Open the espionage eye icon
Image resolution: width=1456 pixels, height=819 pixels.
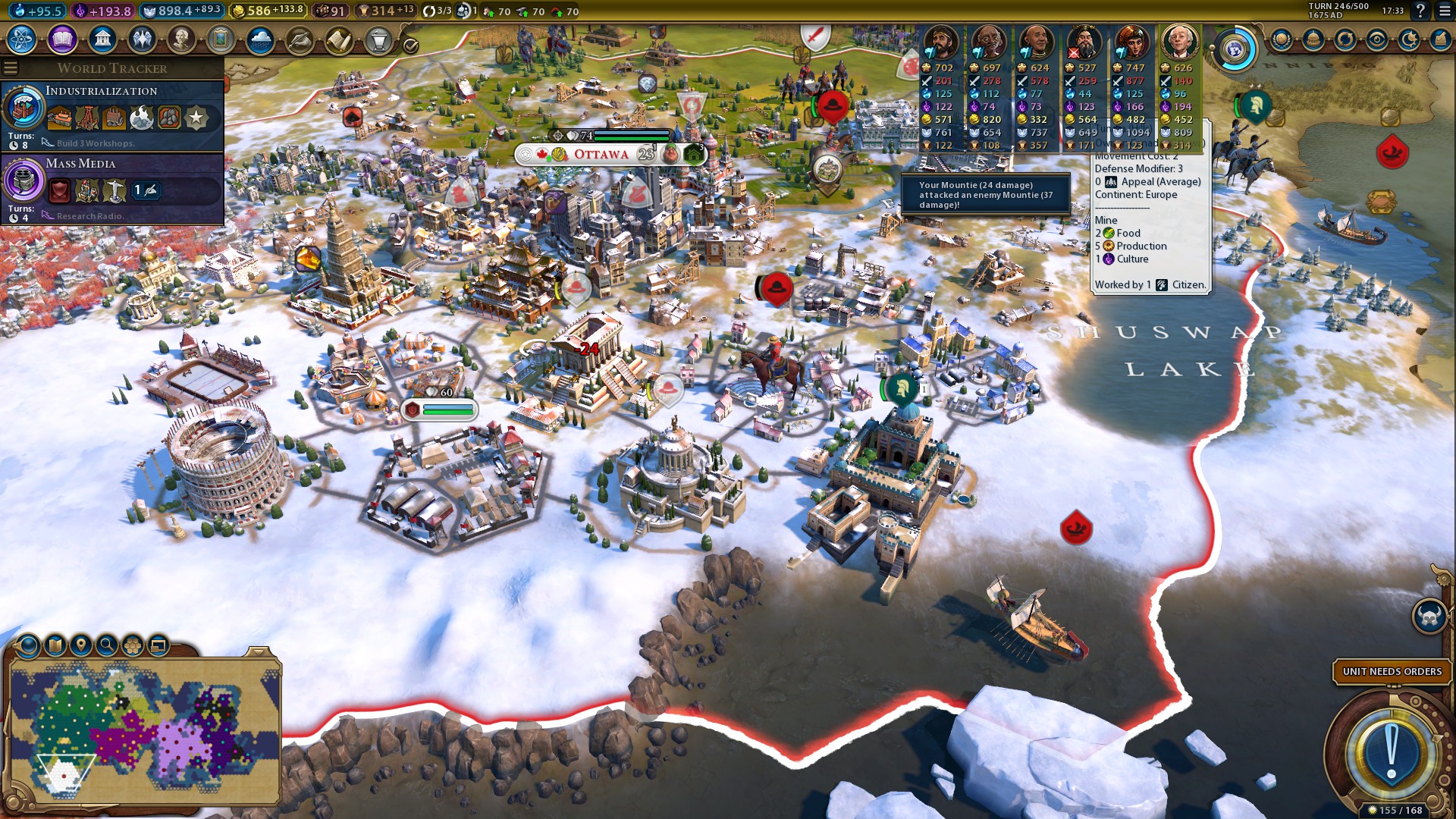point(1376,39)
